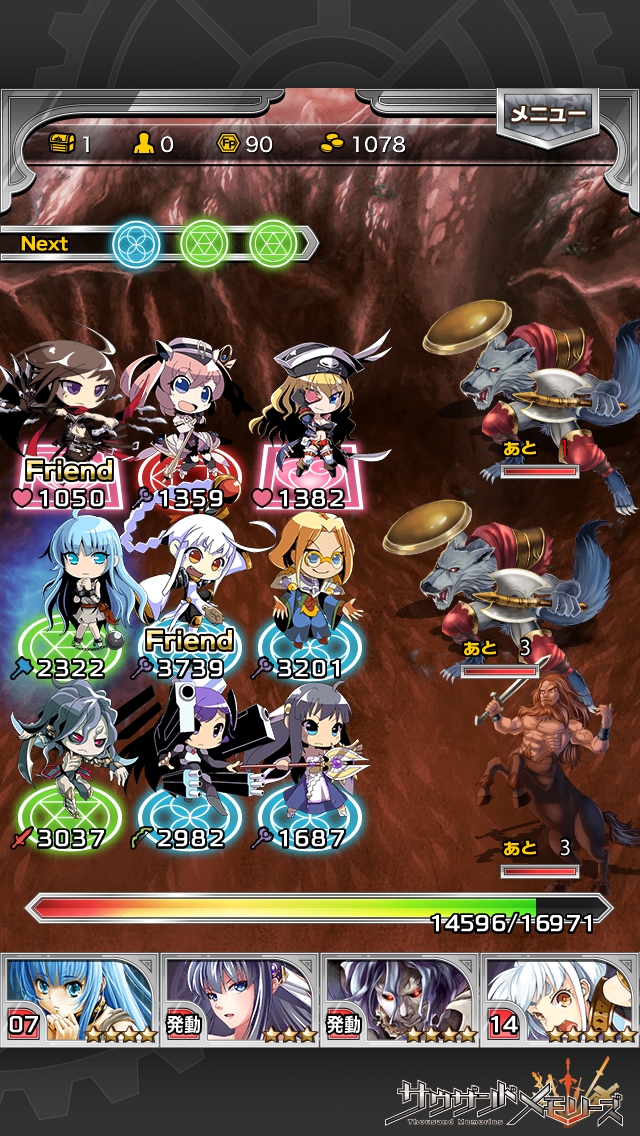Activate the dark-haired girl's 発動 skill
This screenshot has width=640, height=1136.
240,998
